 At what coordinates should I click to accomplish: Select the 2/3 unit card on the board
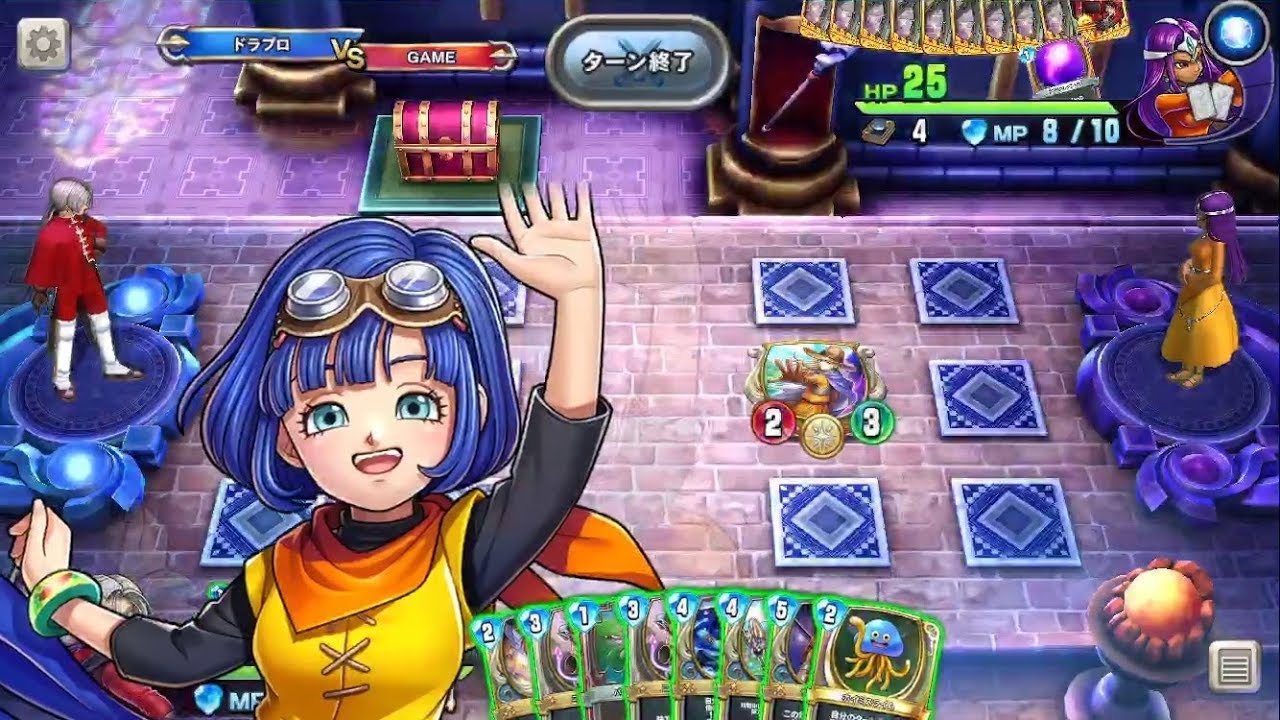(x=820, y=390)
